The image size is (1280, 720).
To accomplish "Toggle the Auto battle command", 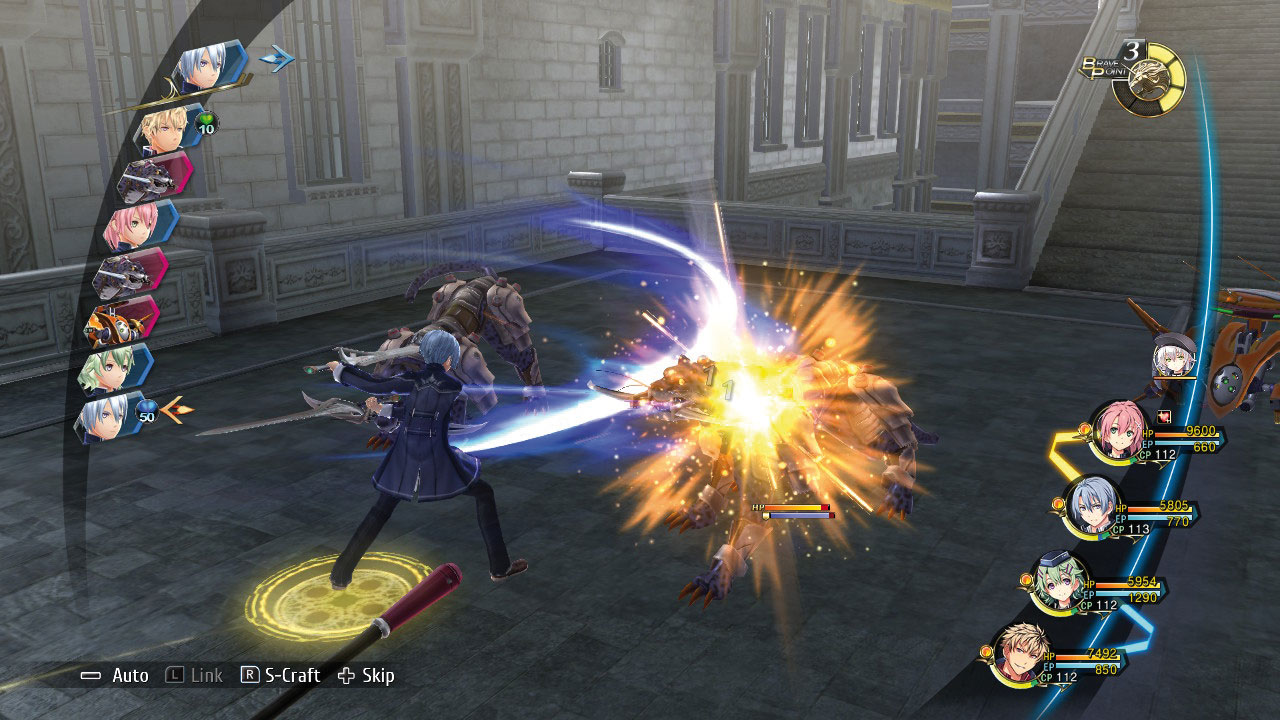I will pyautogui.click(x=115, y=676).
